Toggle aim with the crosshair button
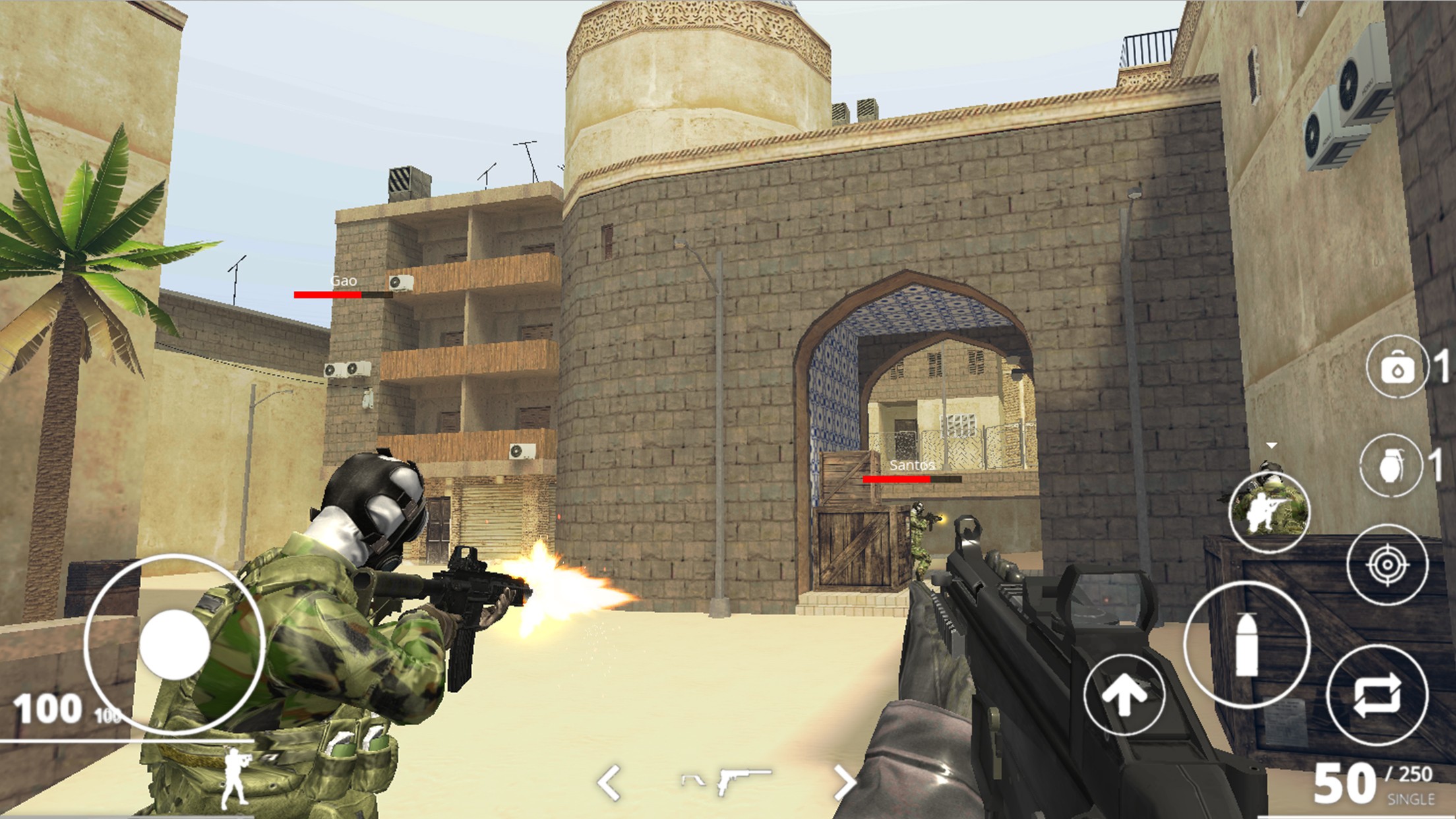The width and height of the screenshot is (1456, 819). pos(1387,565)
